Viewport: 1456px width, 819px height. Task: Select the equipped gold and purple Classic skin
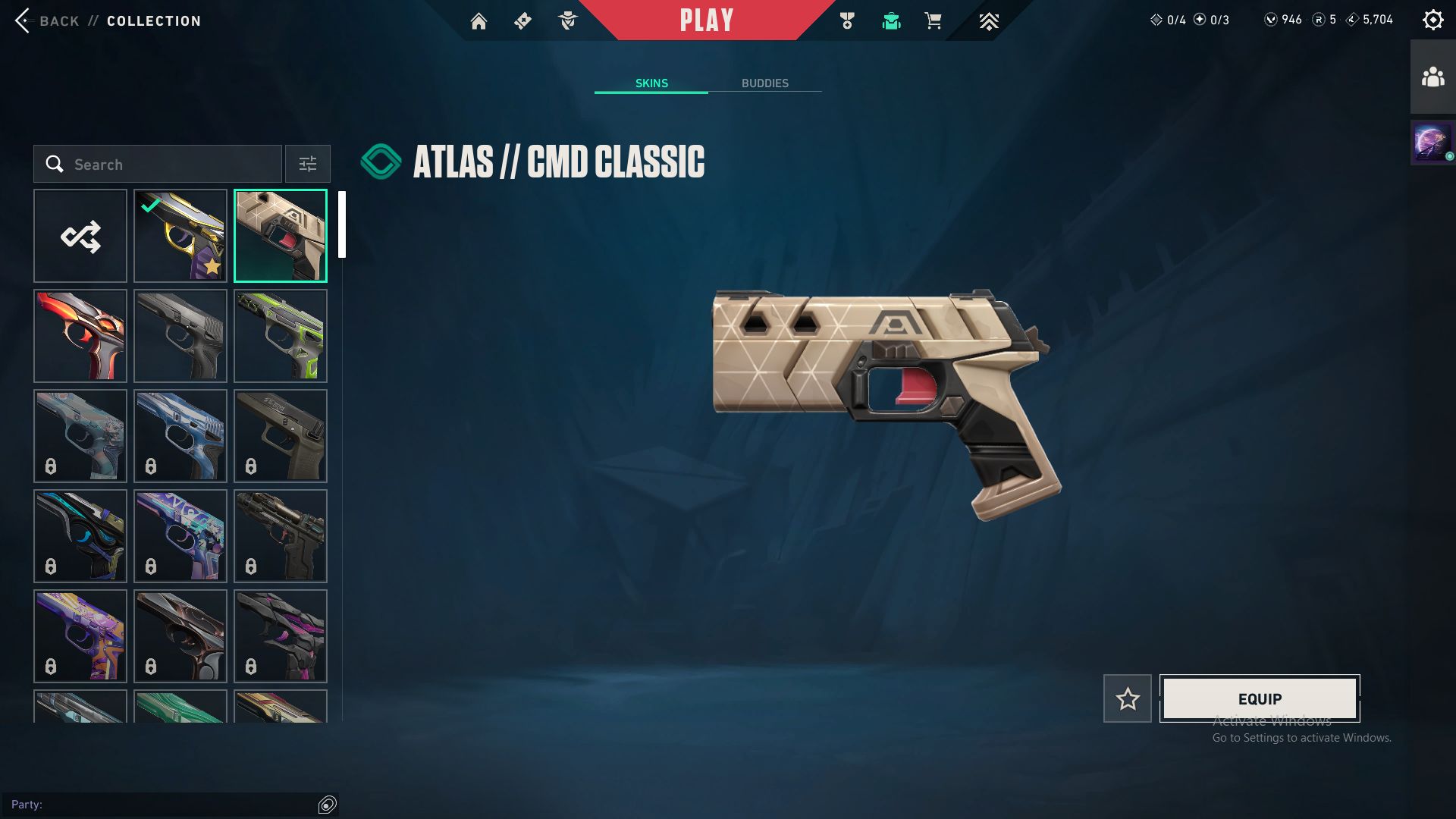coord(180,236)
